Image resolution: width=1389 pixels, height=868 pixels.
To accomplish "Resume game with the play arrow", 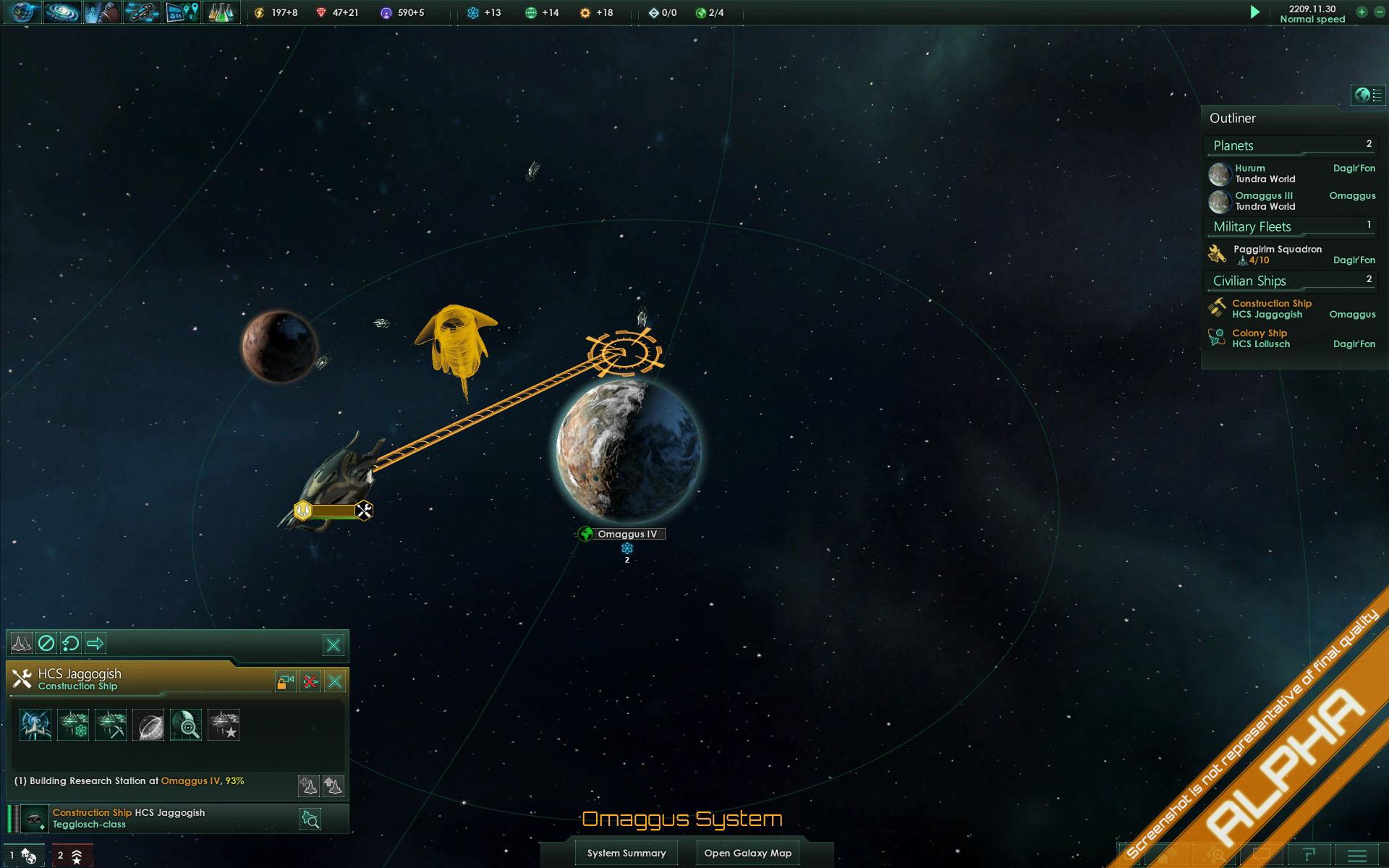I will (x=1255, y=12).
